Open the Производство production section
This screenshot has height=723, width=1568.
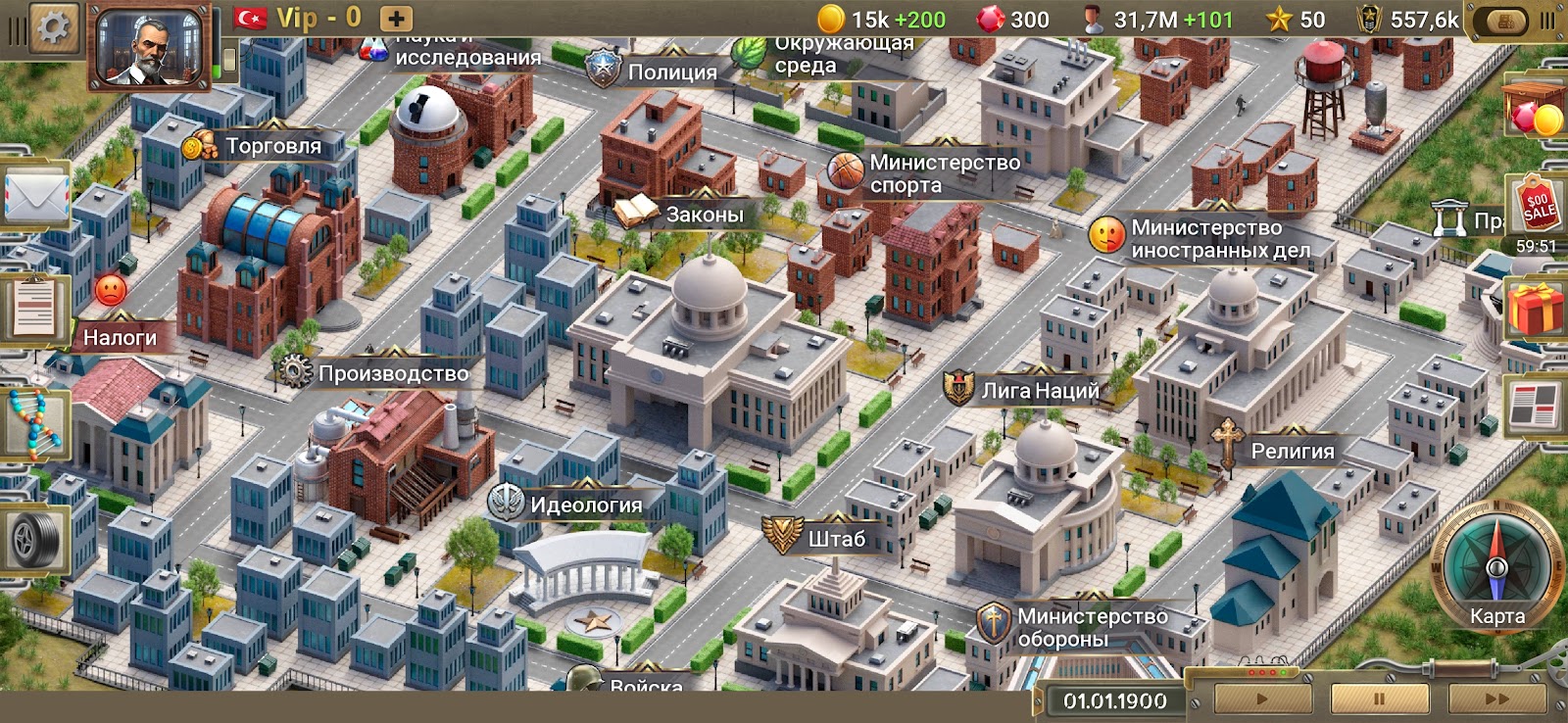pyautogui.click(x=393, y=373)
